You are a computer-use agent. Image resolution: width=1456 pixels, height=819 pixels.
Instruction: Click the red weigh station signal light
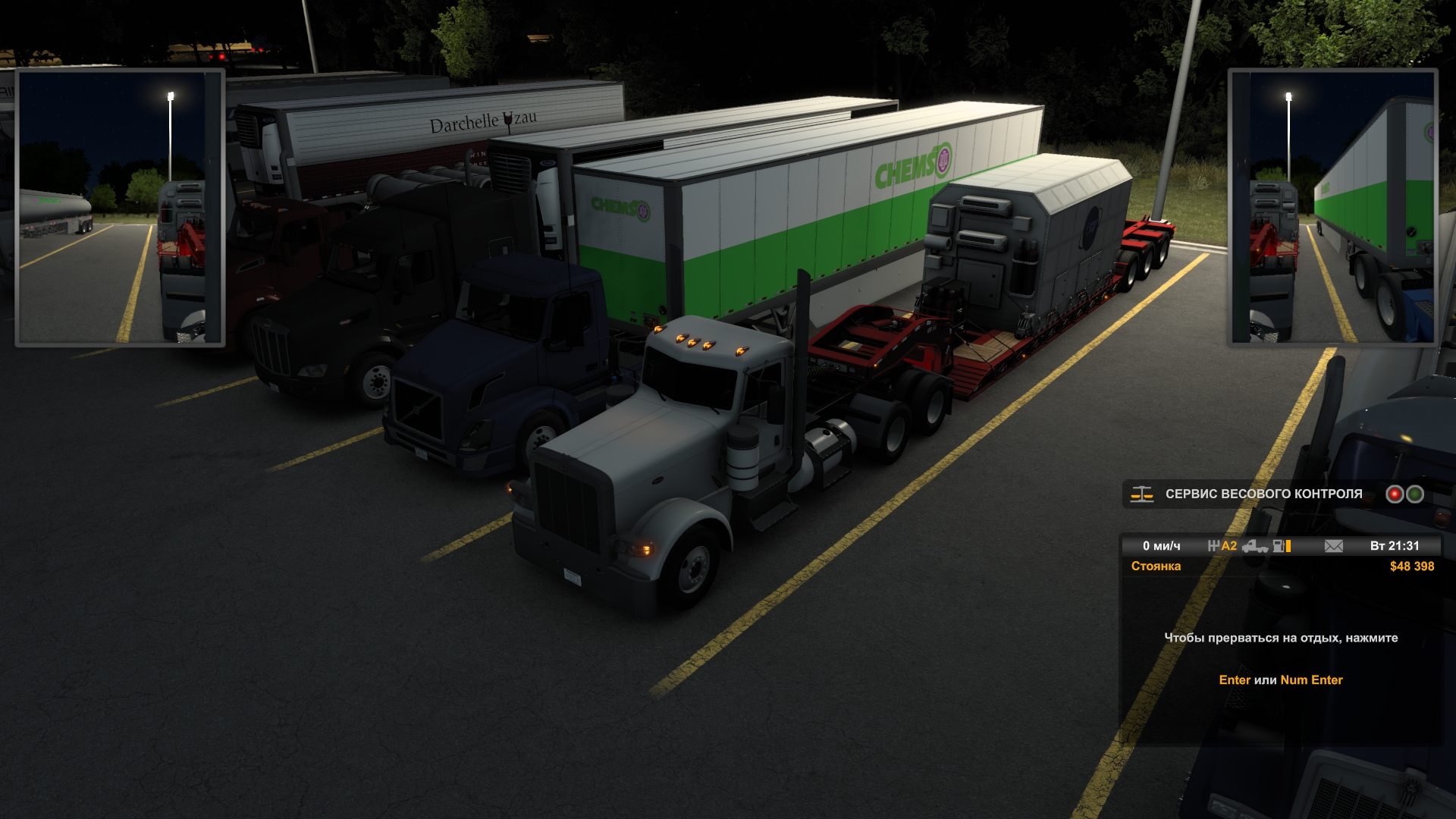pyautogui.click(x=1395, y=494)
